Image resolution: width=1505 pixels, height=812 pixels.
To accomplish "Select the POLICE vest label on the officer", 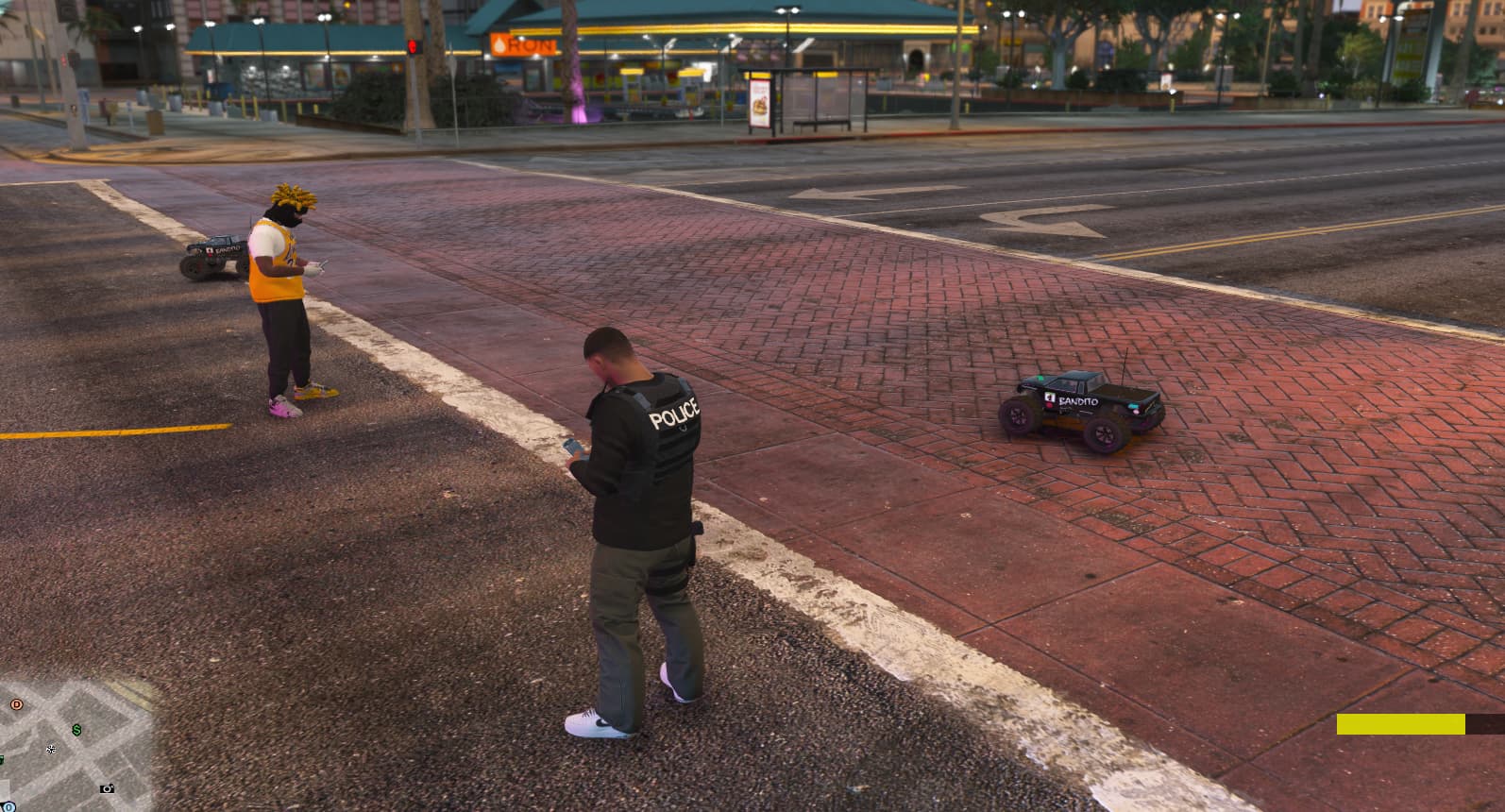I will (x=672, y=414).
